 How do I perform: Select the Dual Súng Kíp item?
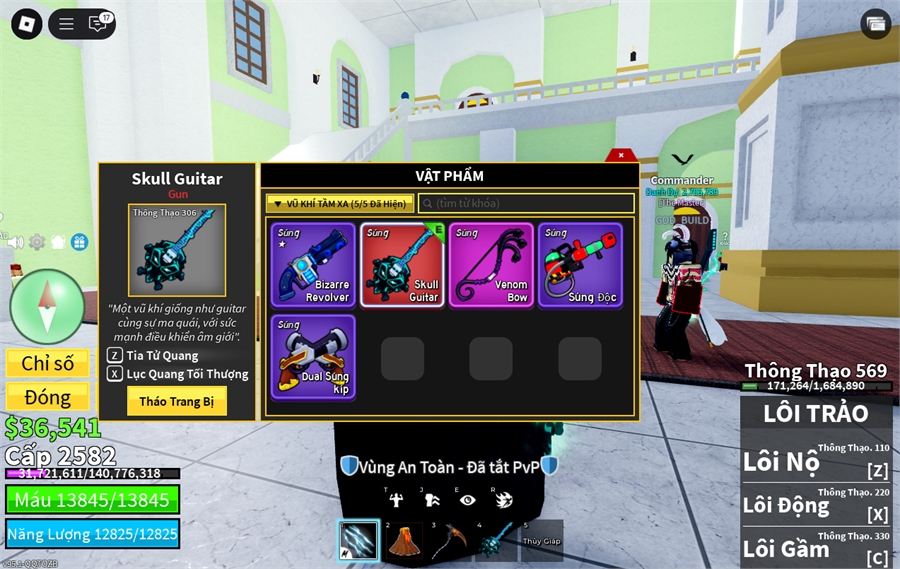(x=313, y=357)
